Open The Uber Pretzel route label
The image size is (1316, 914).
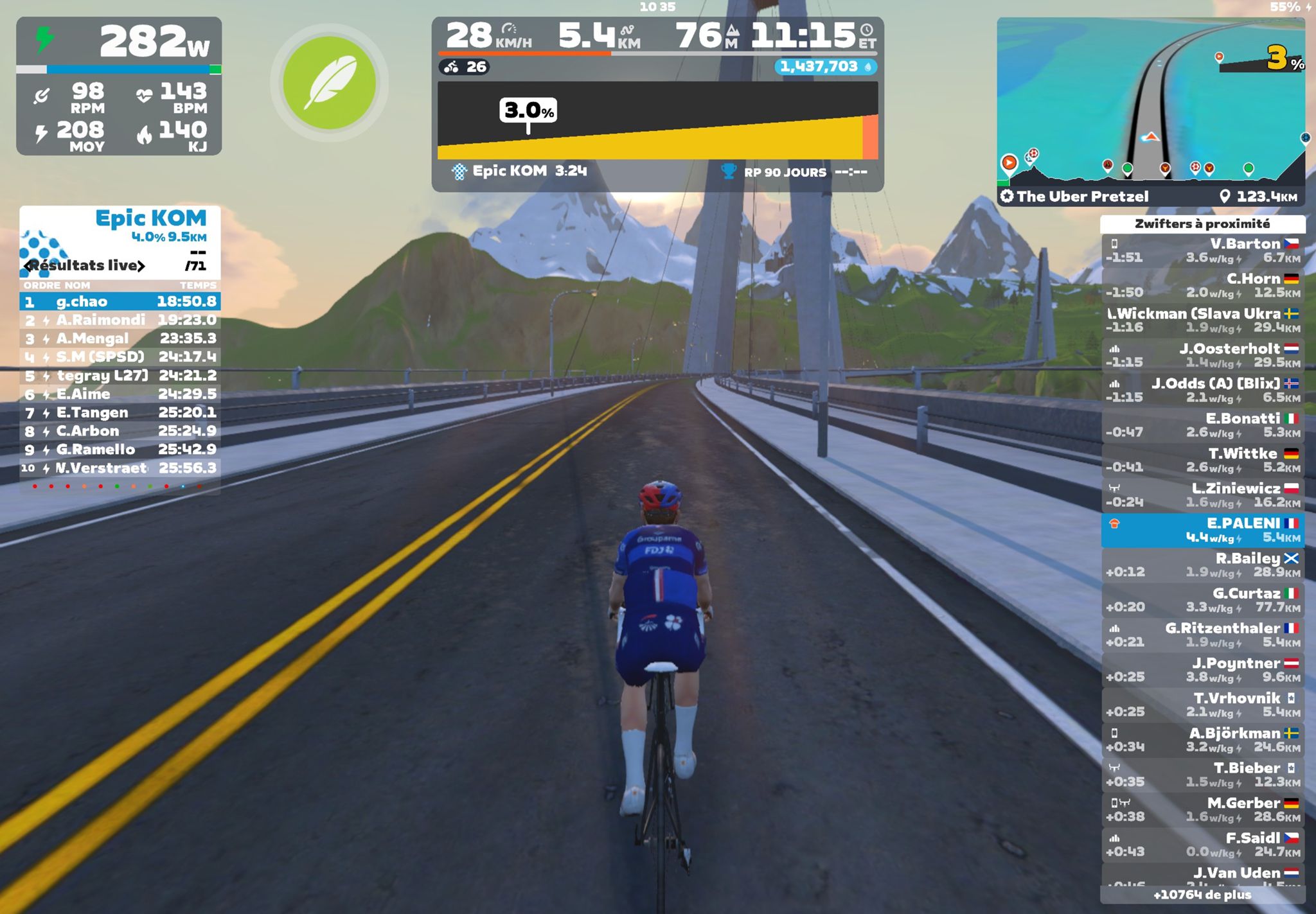(1083, 197)
